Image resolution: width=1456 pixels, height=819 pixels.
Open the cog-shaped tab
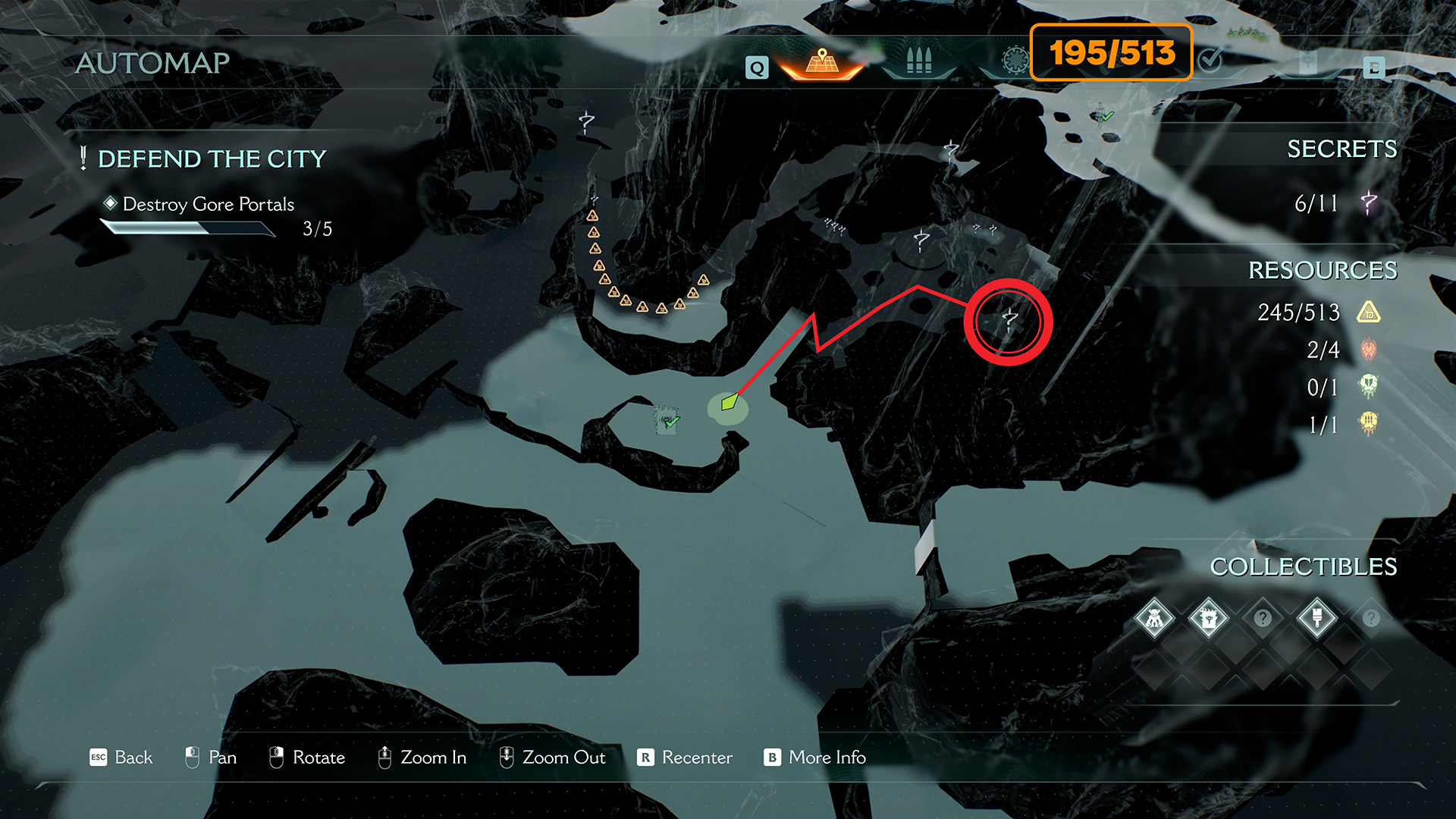[x=1015, y=60]
